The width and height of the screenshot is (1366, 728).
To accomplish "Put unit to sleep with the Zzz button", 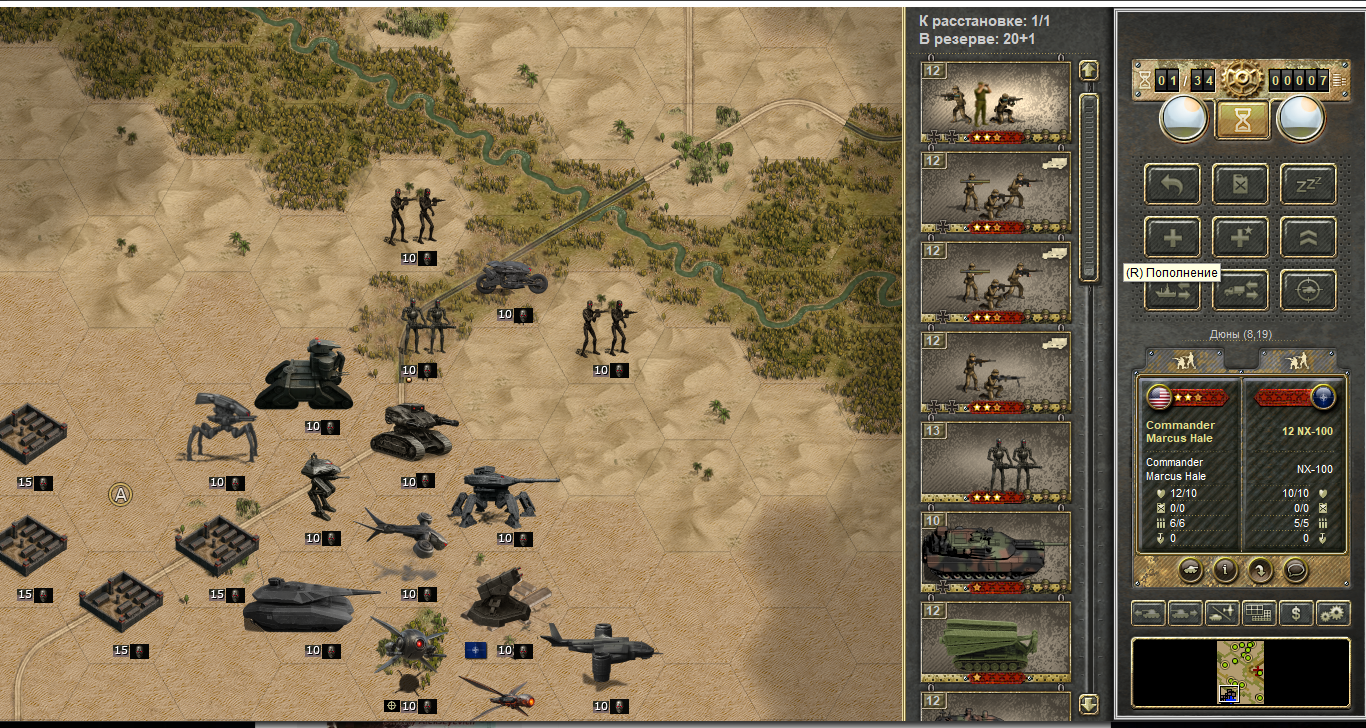I will (x=1308, y=184).
